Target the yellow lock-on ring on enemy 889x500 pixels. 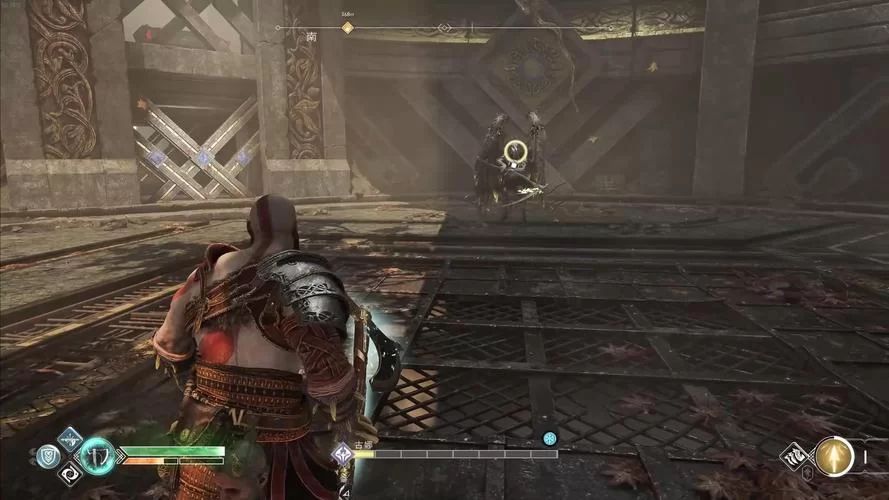pos(516,152)
